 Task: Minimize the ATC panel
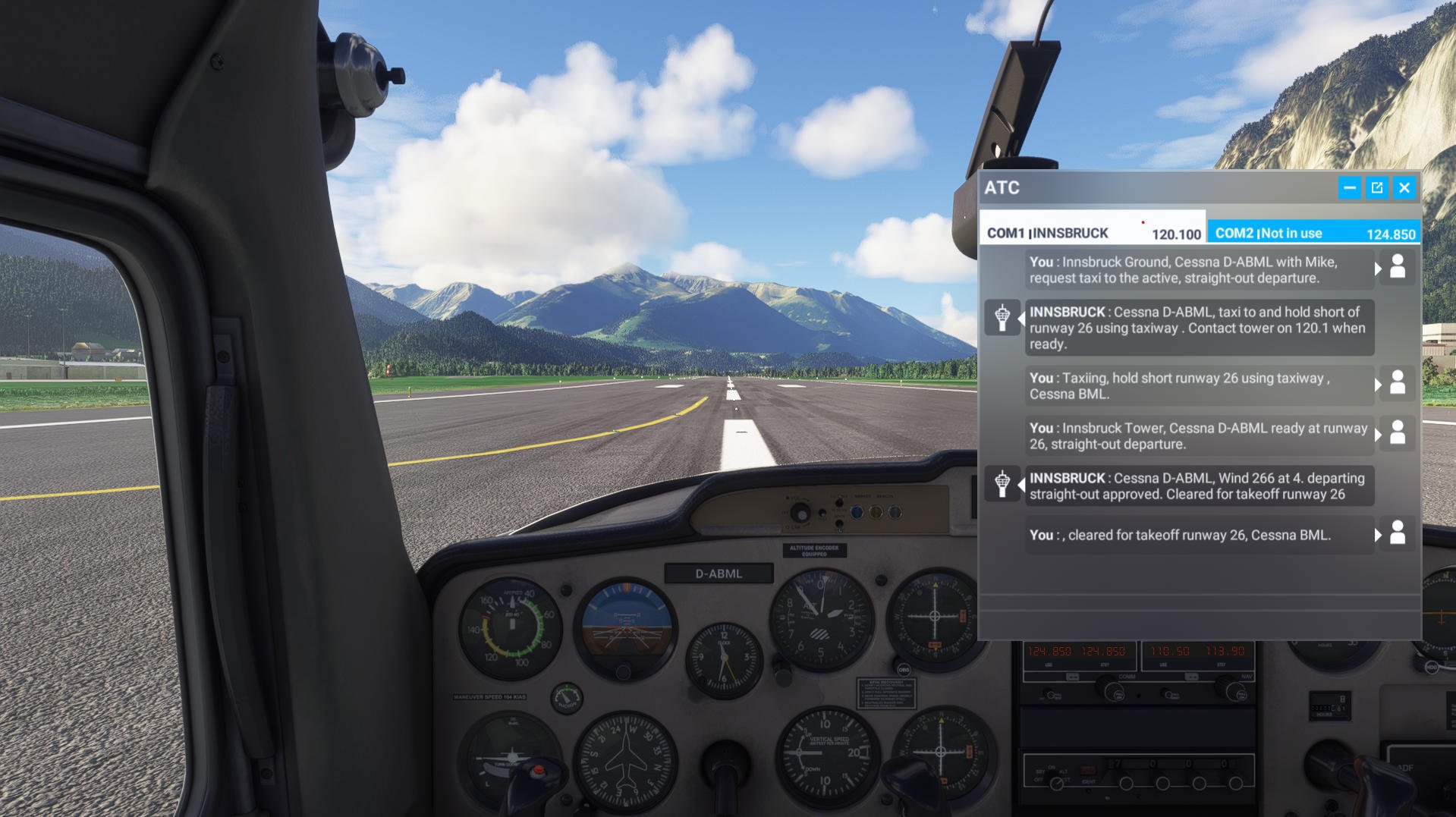click(1349, 188)
